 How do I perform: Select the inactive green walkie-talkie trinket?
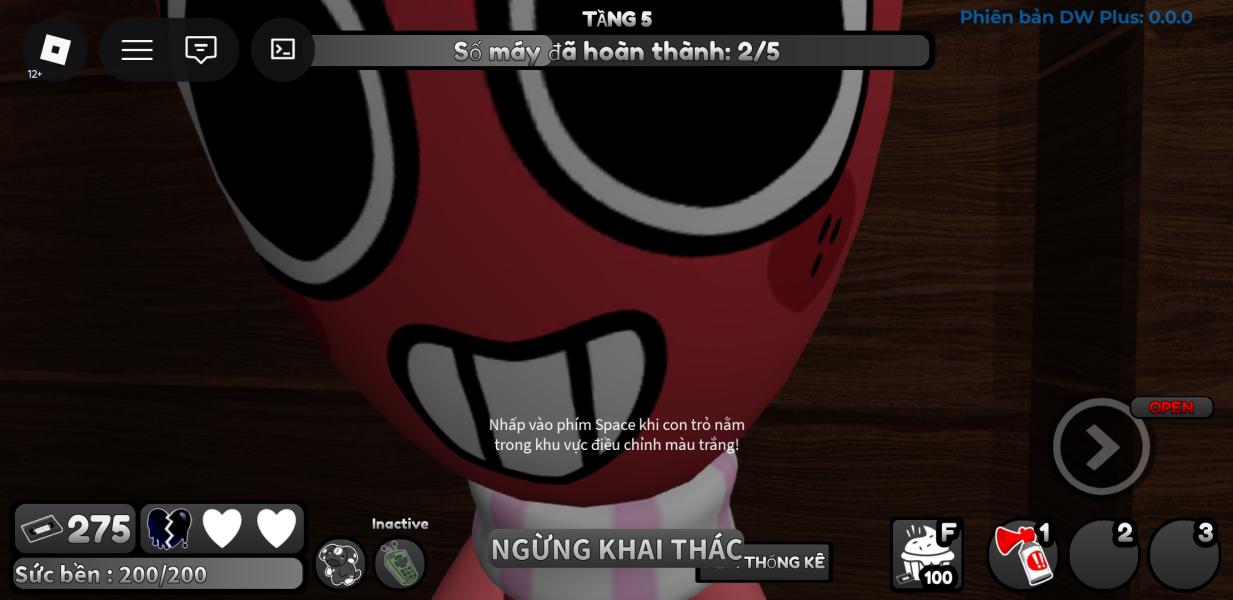pyautogui.click(x=401, y=563)
